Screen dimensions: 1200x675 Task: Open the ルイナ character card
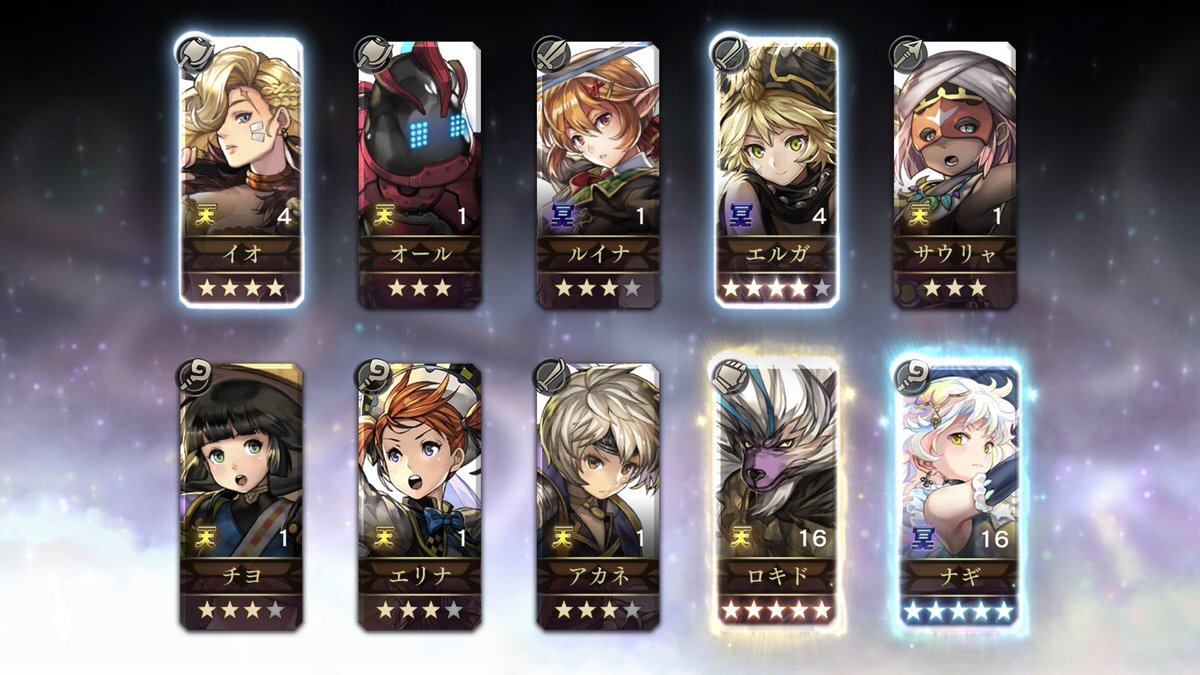(597, 172)
